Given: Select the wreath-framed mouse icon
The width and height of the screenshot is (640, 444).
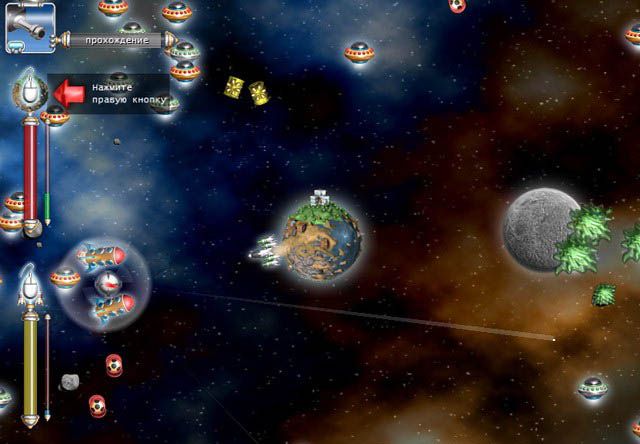Looking at the screenshot, I should 31,93.
